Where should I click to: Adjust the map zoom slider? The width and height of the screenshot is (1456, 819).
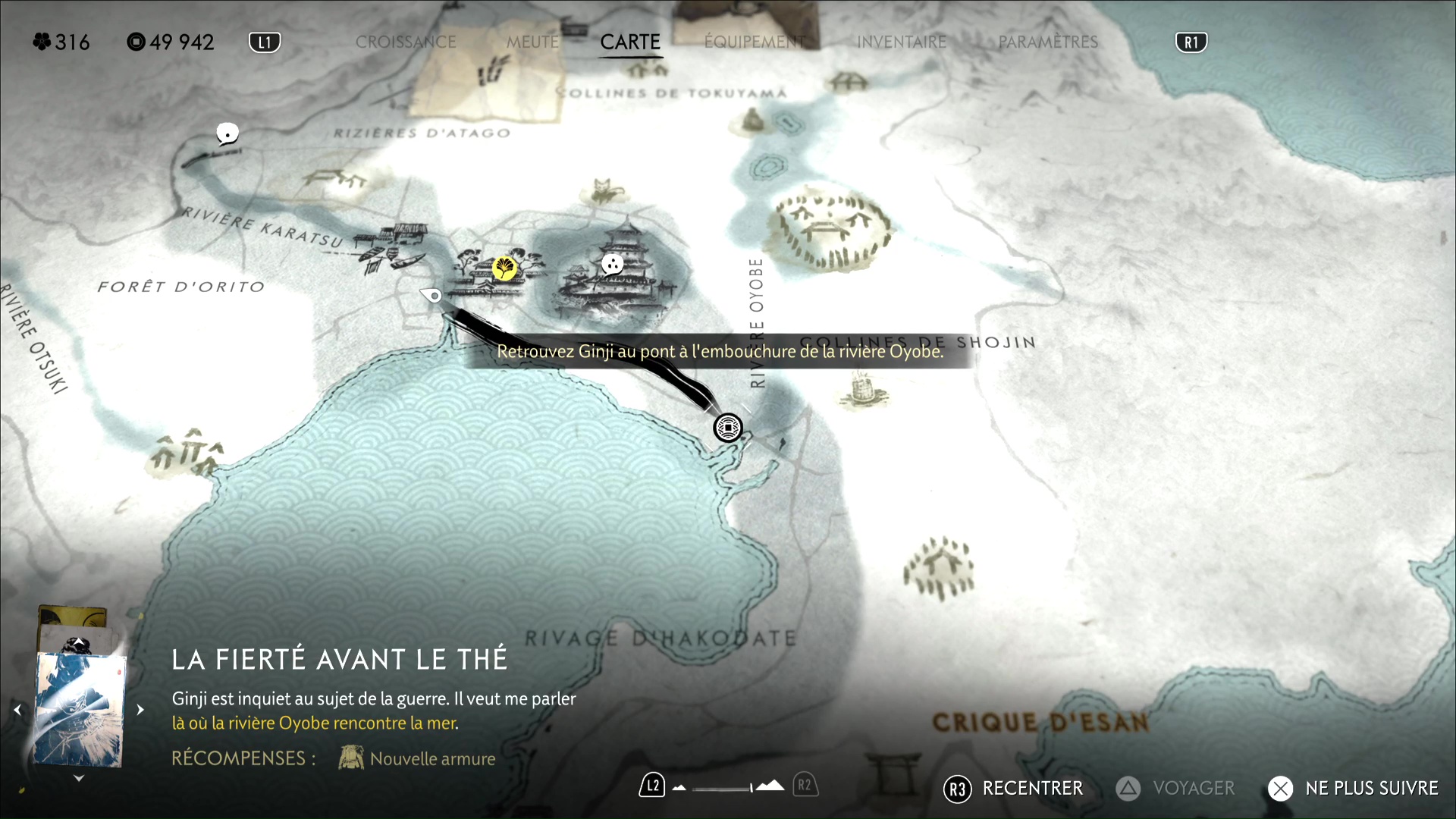point(724,788)
